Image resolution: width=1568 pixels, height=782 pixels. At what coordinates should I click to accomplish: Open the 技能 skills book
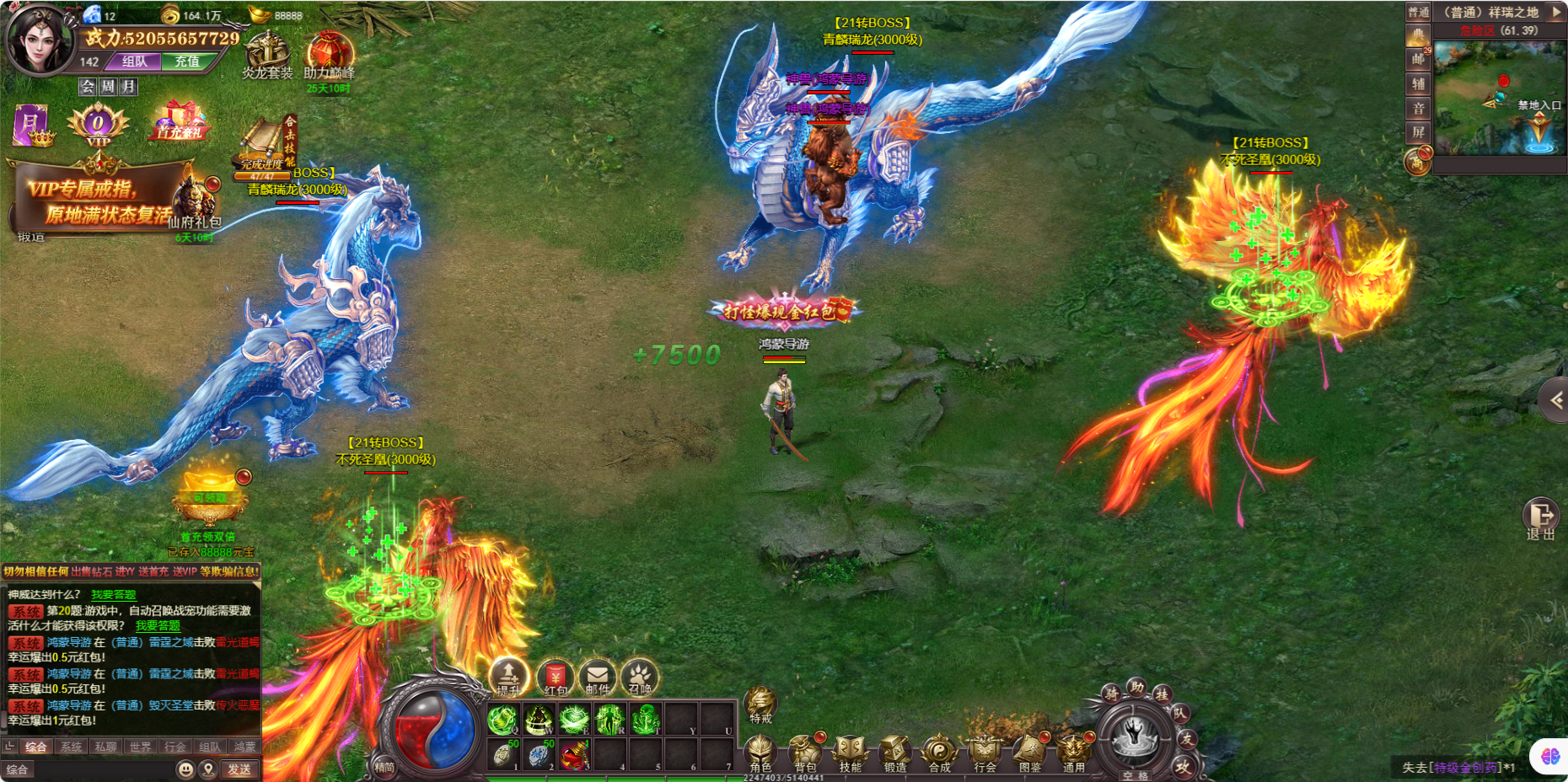[x=850, y=752]
